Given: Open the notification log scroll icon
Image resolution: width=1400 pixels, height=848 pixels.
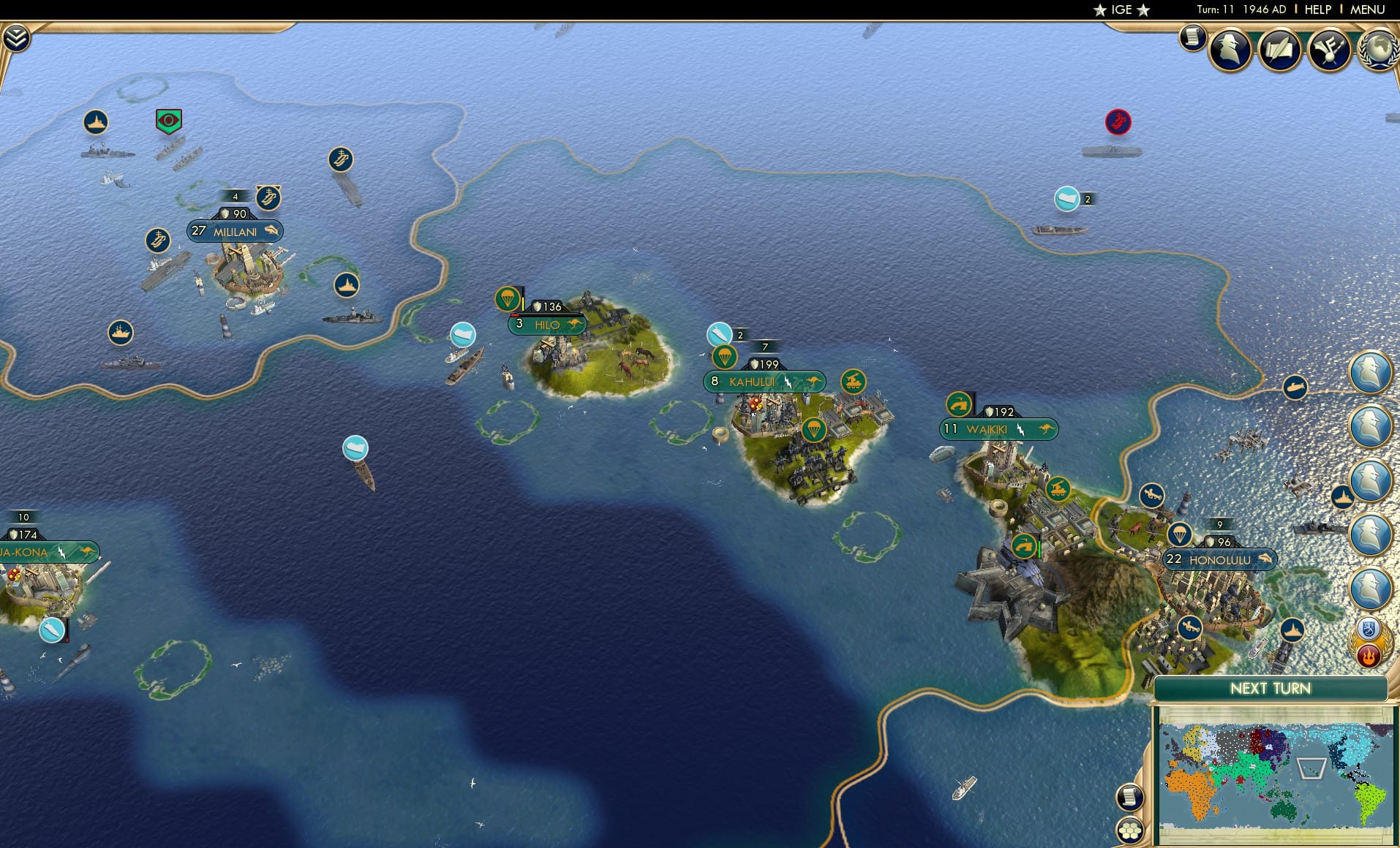Looking at the screenshot, I should pyautogui.click(x=1192, y=37).
